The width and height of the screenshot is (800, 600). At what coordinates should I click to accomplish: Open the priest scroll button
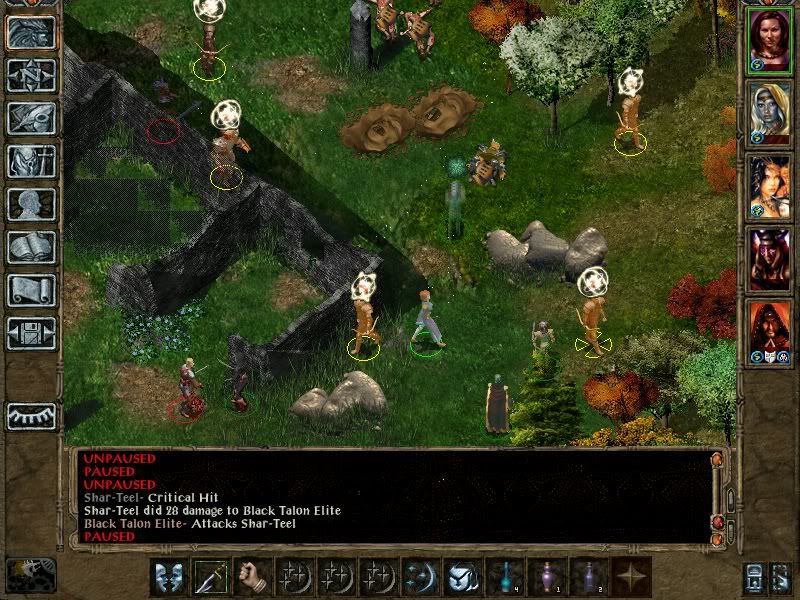tap(31, 290)
